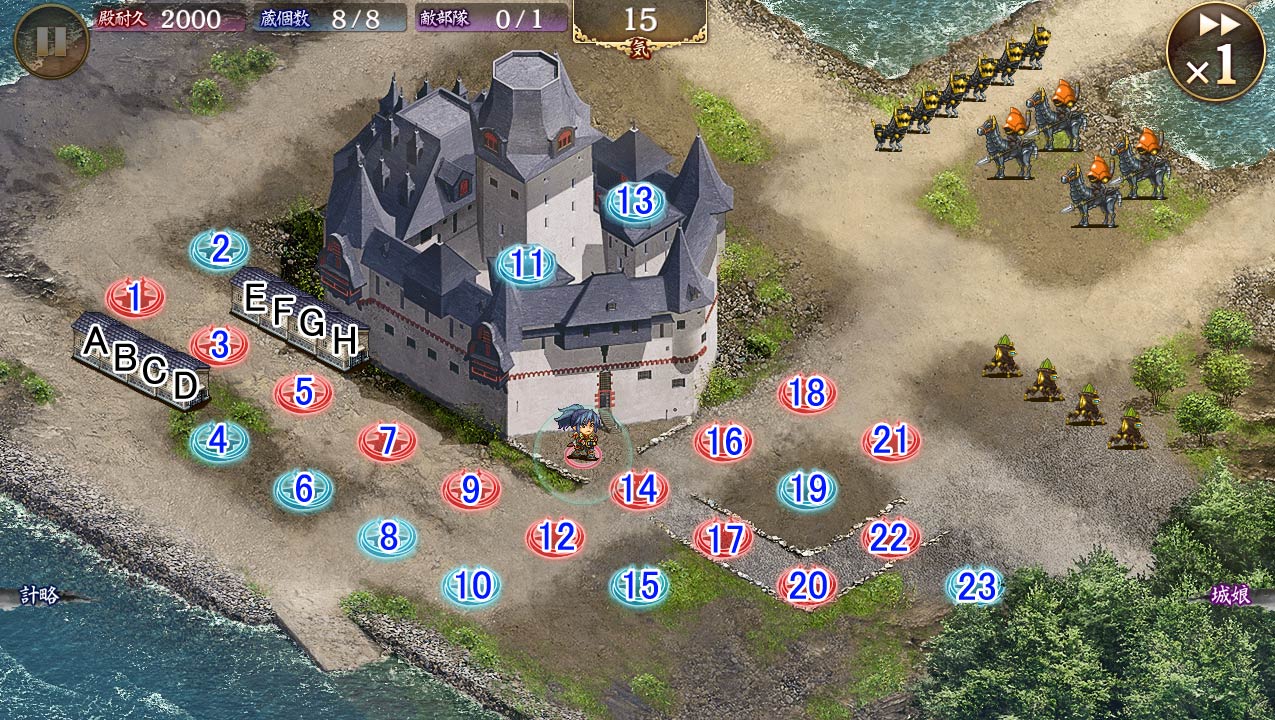Pick blue deployment tile 11 on the castle
1275x720 pixels.
[x=526, y=265]
